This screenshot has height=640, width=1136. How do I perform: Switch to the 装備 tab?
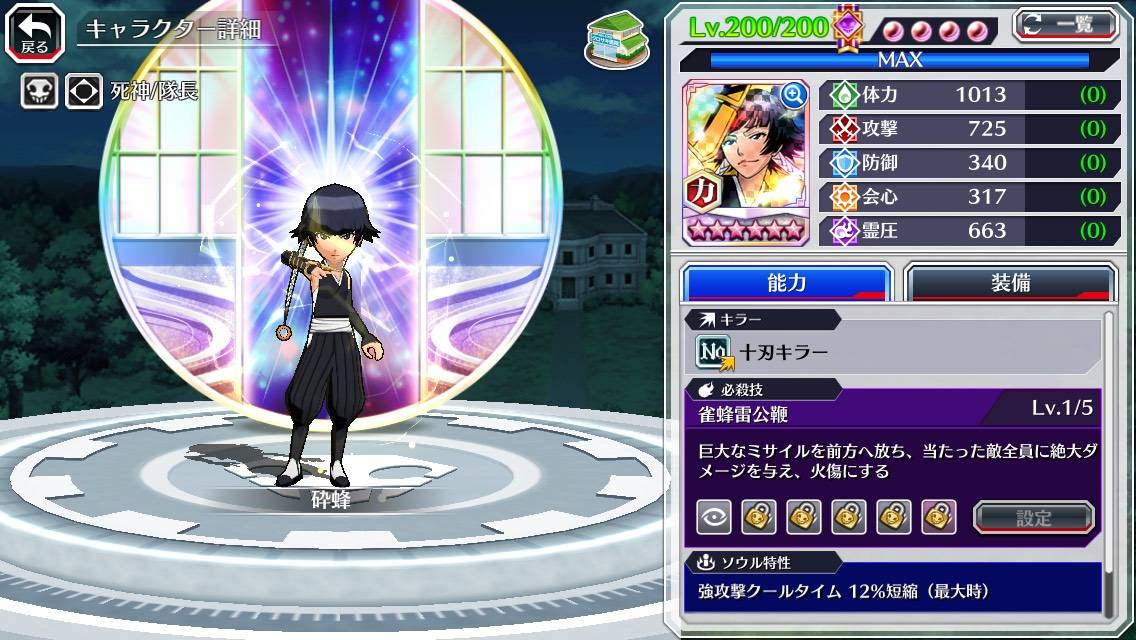tap(1010, 283)
